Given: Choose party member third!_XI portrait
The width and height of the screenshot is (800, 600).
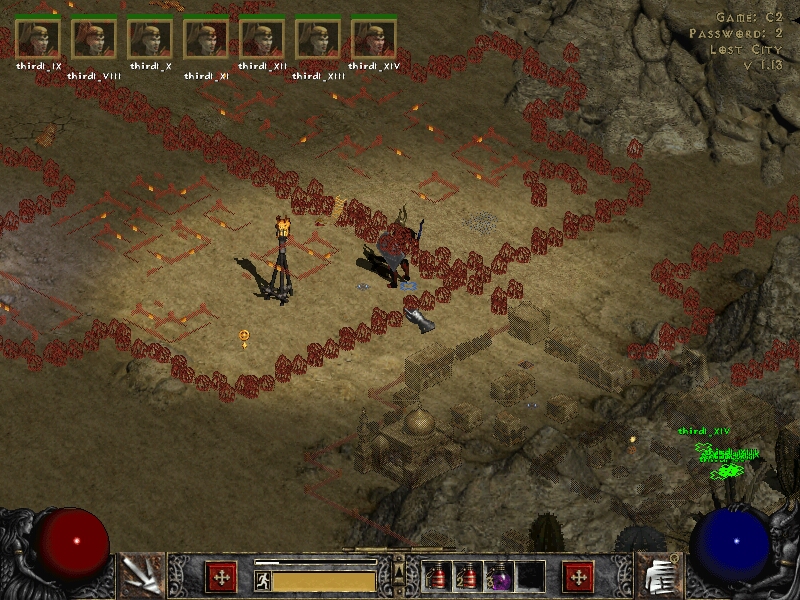Looking at the screenshot, I should click(206, 39).
